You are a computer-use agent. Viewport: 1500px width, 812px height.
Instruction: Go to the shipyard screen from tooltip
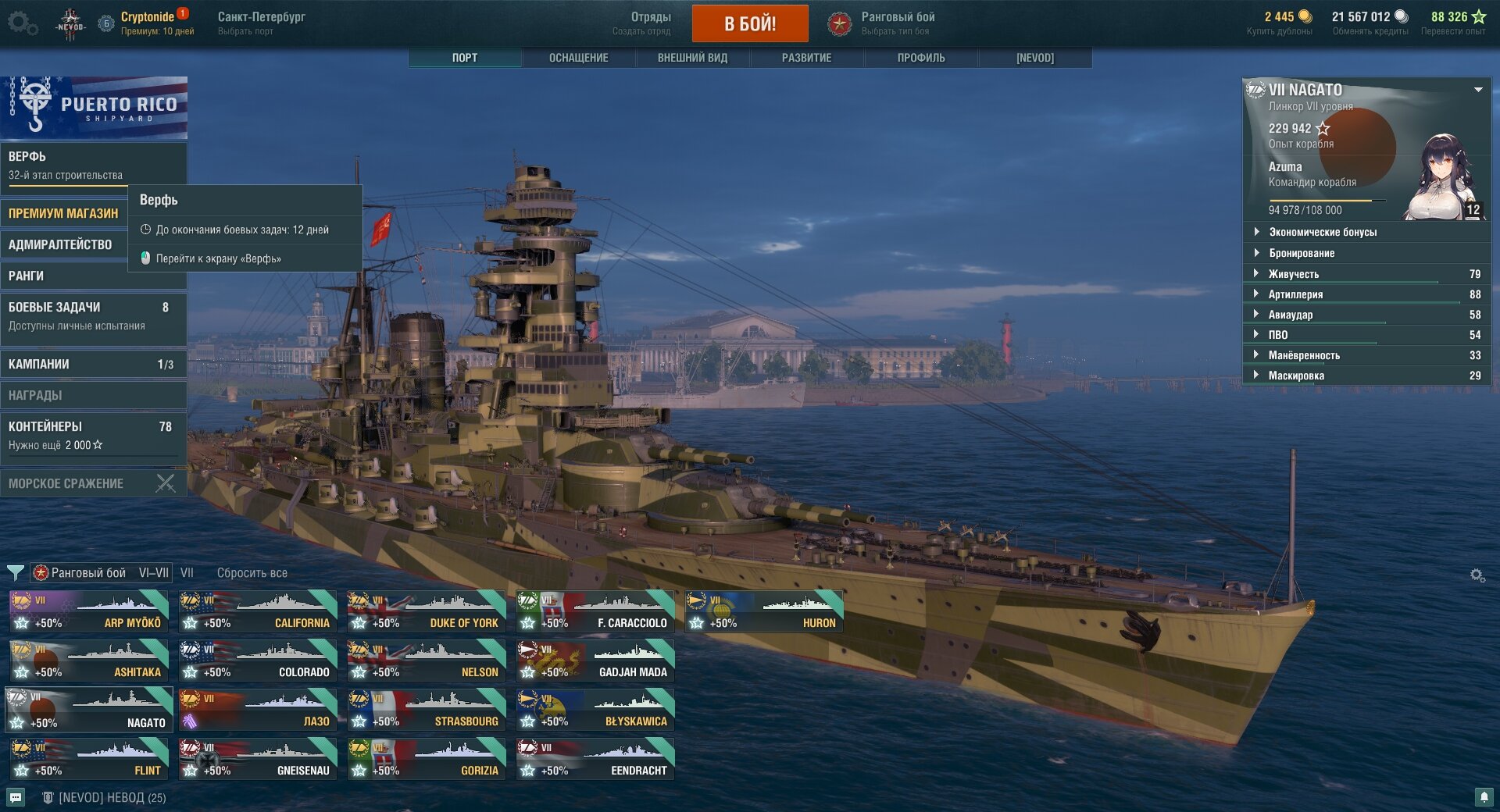click(x=218, y=258)
